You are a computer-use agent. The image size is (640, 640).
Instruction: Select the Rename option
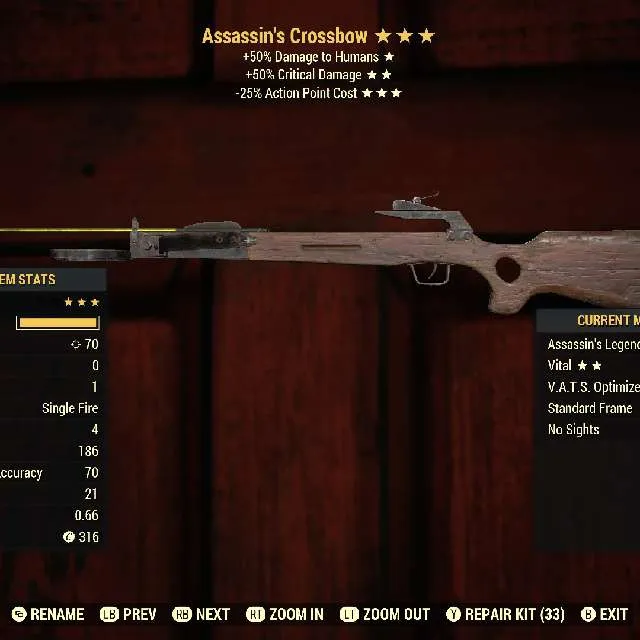coord(49,614)
